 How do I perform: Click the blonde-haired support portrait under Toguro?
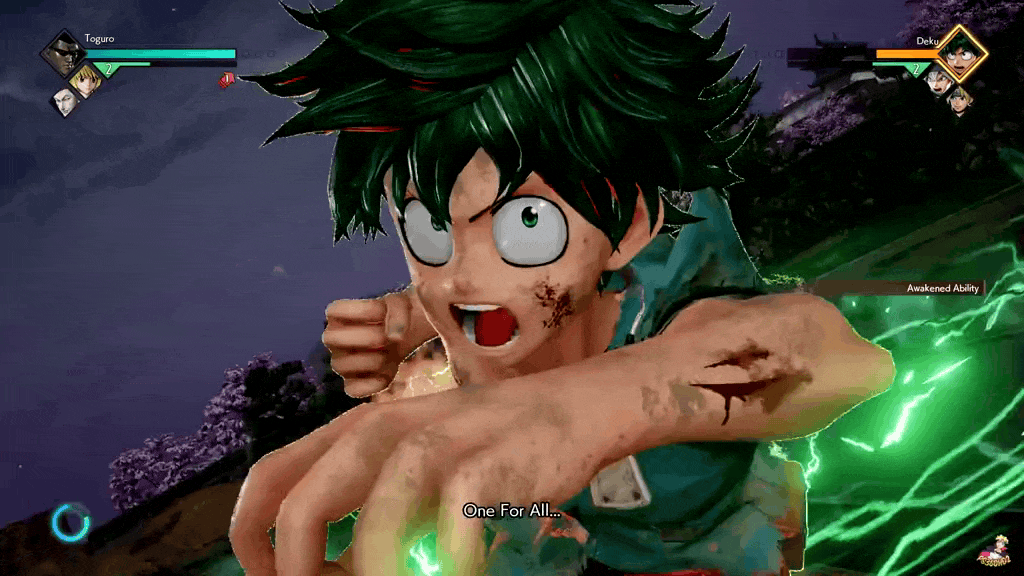87,80
